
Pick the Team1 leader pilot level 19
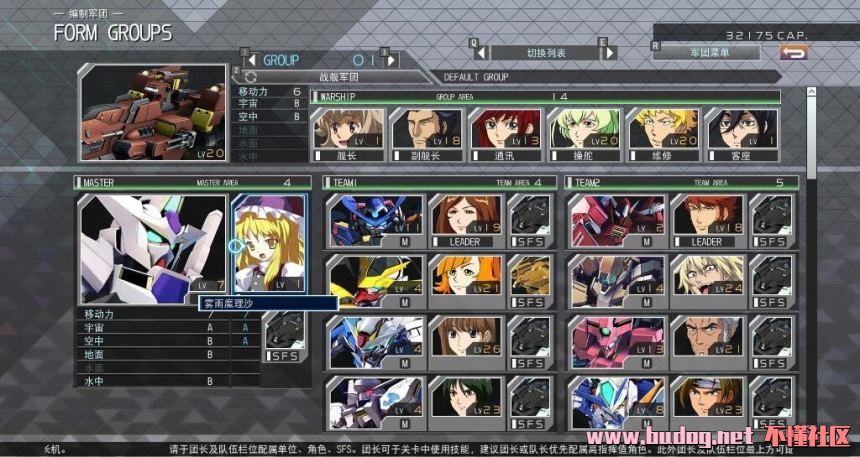coord(466,219)
